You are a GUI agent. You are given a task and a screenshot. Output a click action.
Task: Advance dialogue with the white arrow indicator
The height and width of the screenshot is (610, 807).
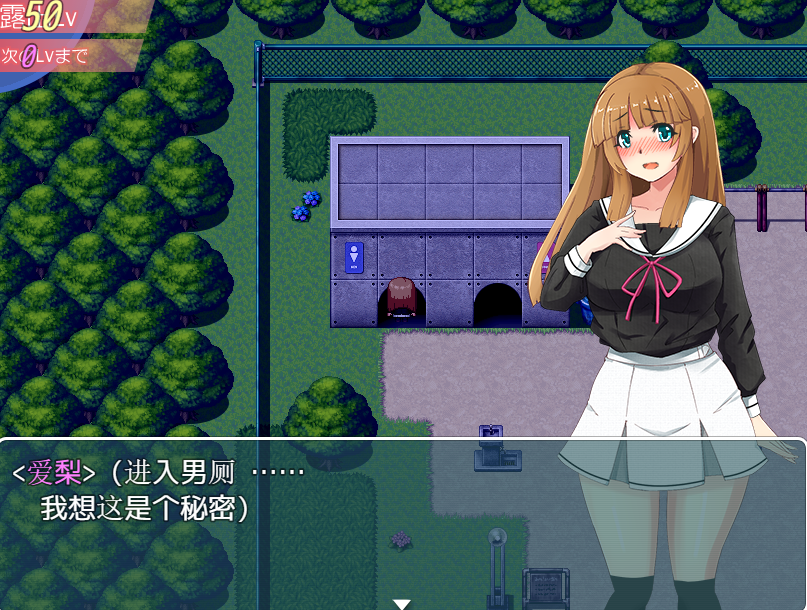coord(402,603)
